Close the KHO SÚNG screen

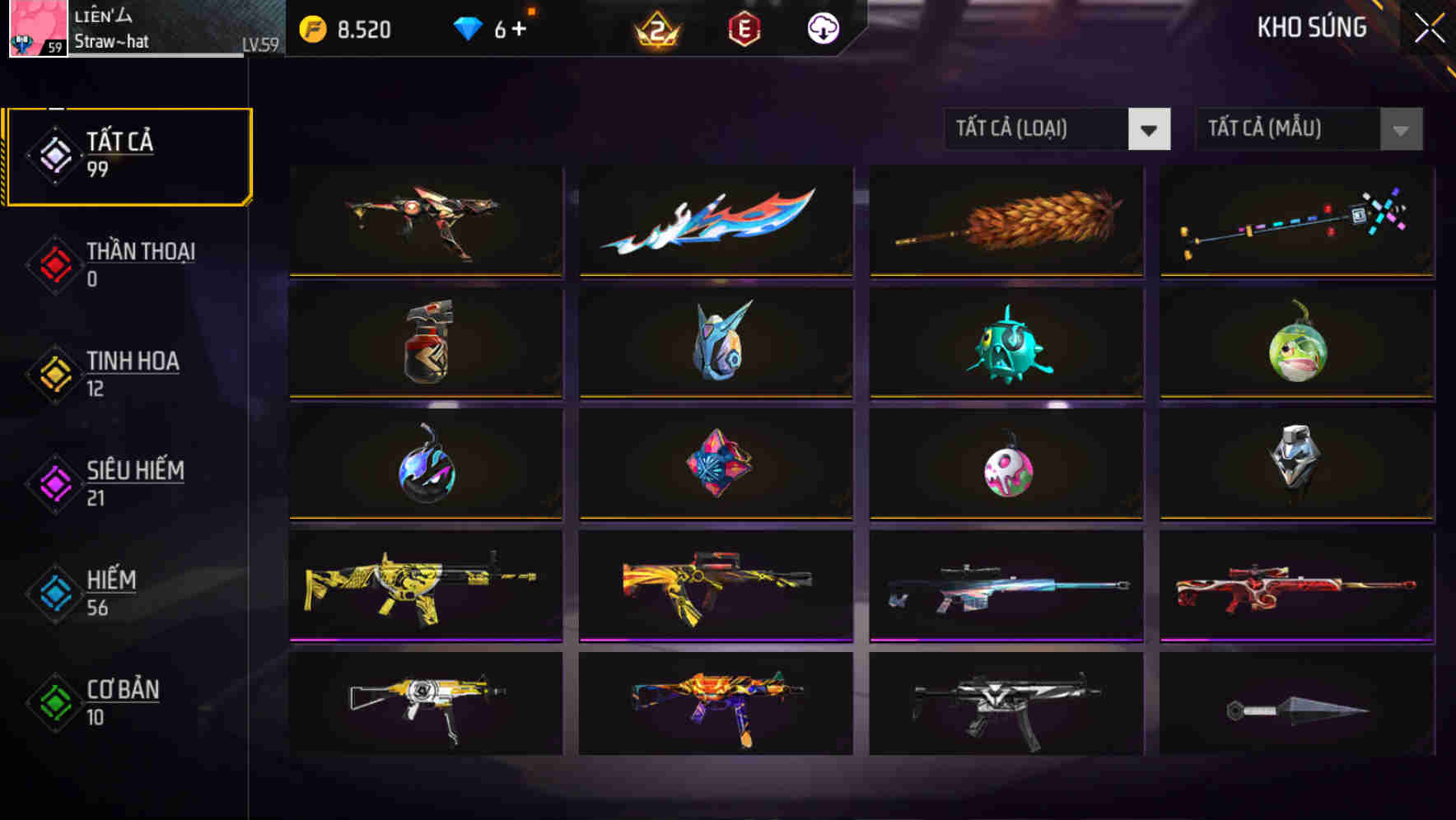click(x=1430, y=26)
